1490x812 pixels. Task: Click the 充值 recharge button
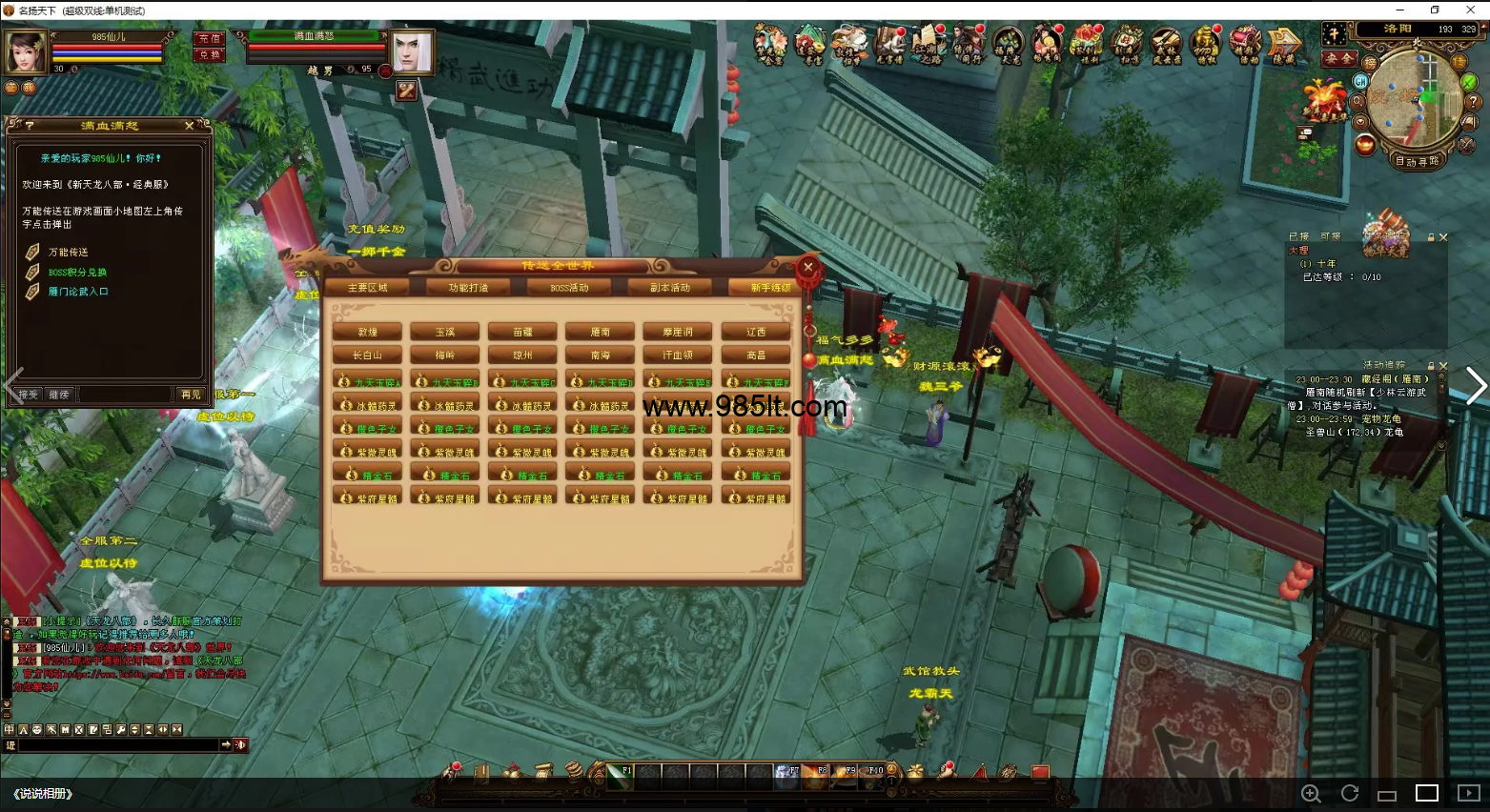210,38
